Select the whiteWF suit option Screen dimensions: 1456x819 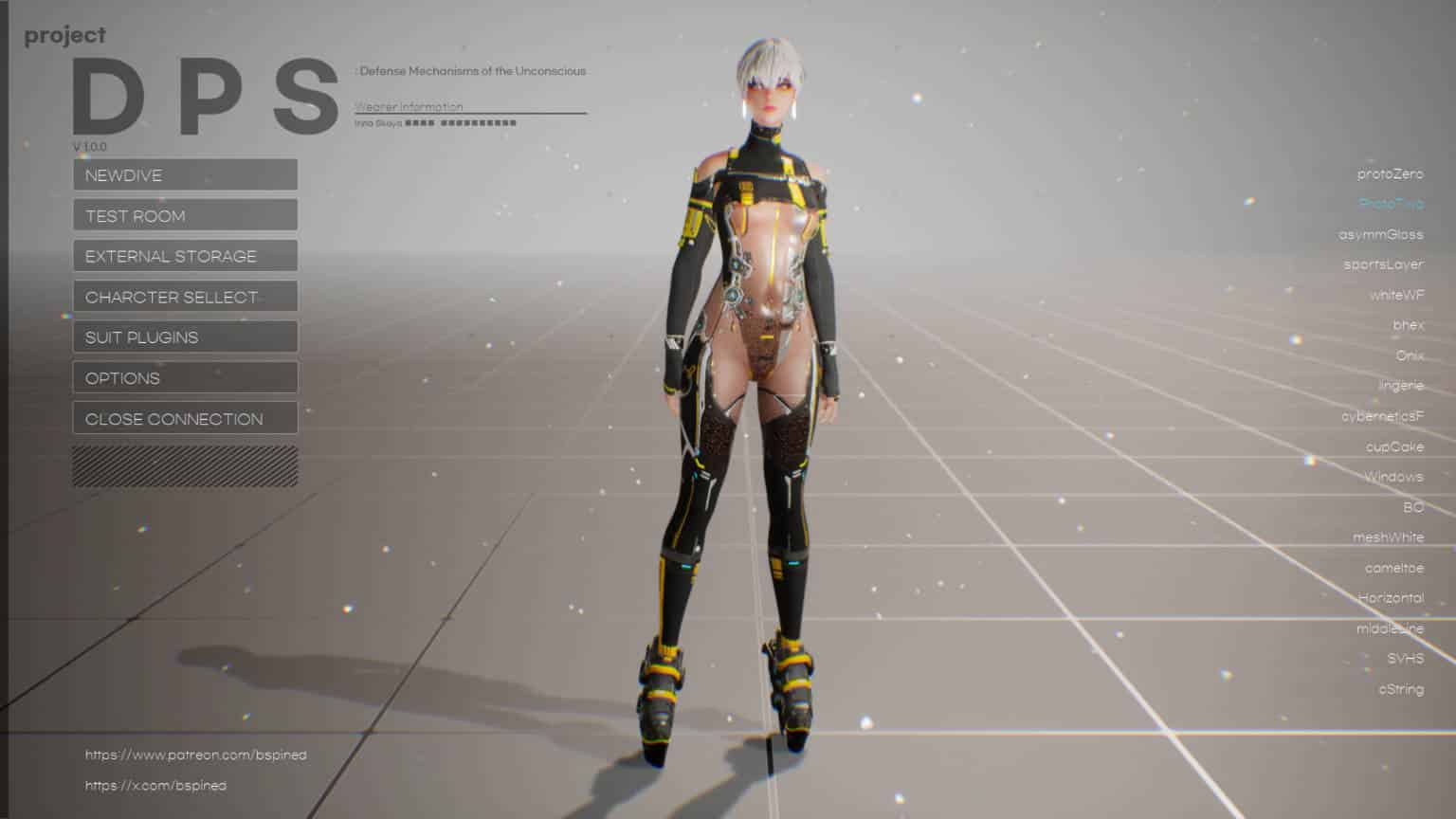[x=1396, y=296]
